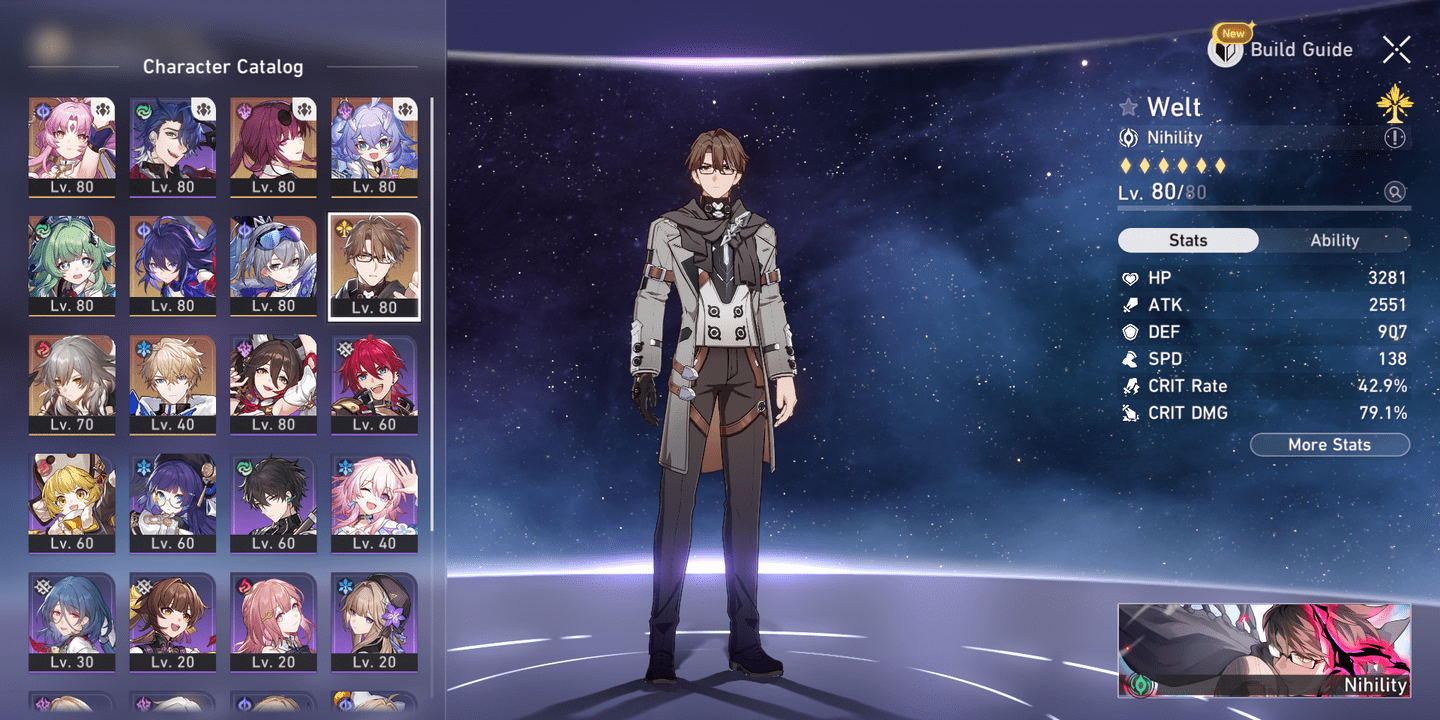Switch to the Ability tab
This screenshot has width=1440, height=720.
pos(1334,240)
